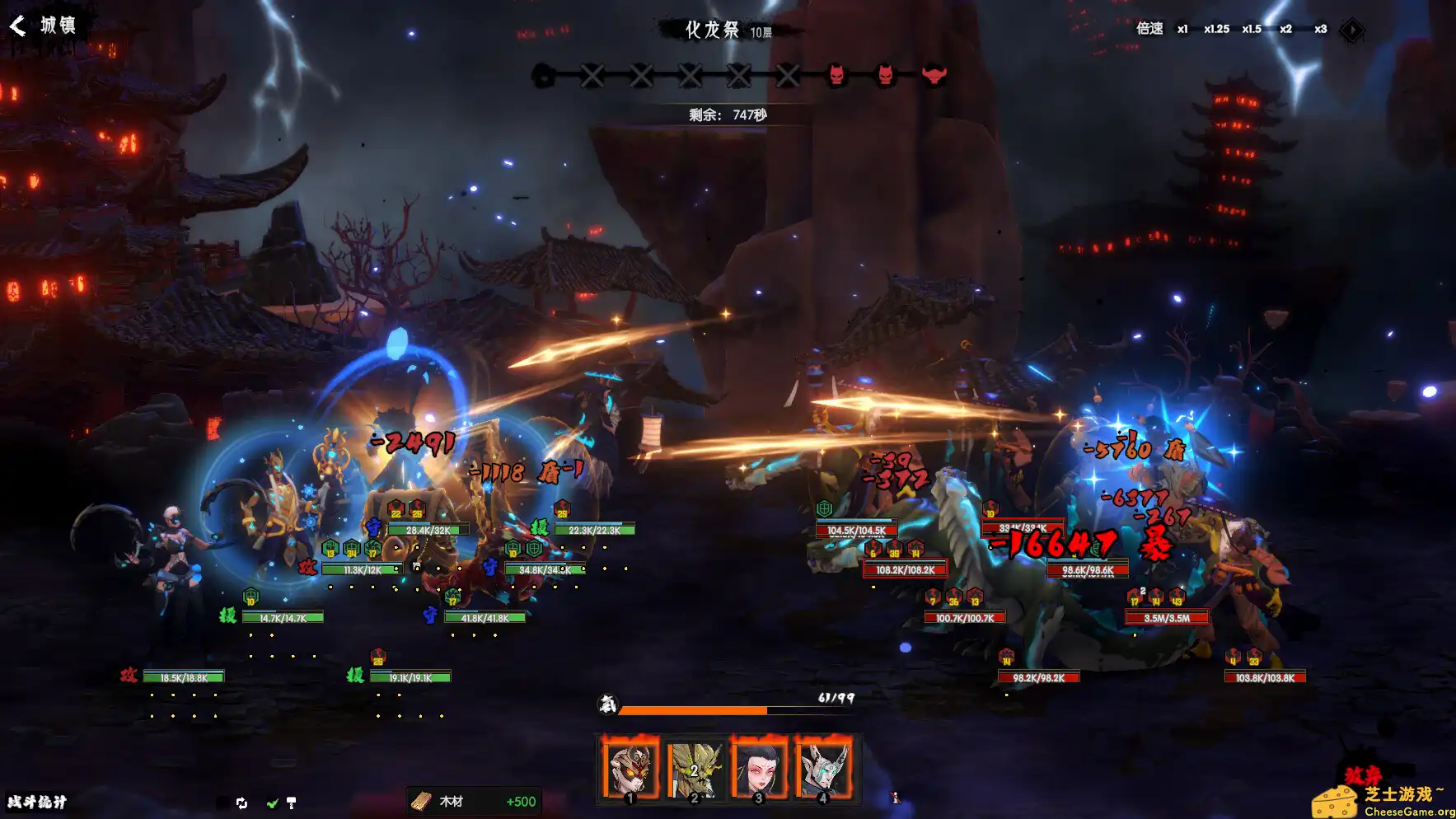Click the diamond play arrow button
Screen dimensions: 1456x819
(1351, 30)
